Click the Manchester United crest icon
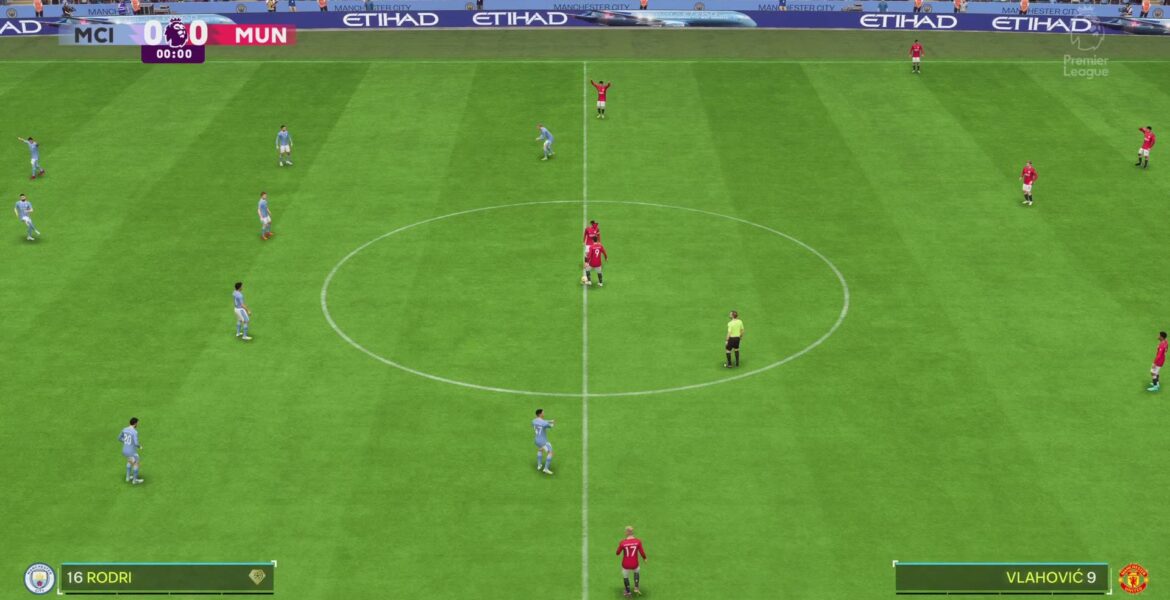This screenshot has width=1170, height=600. 1133,578
